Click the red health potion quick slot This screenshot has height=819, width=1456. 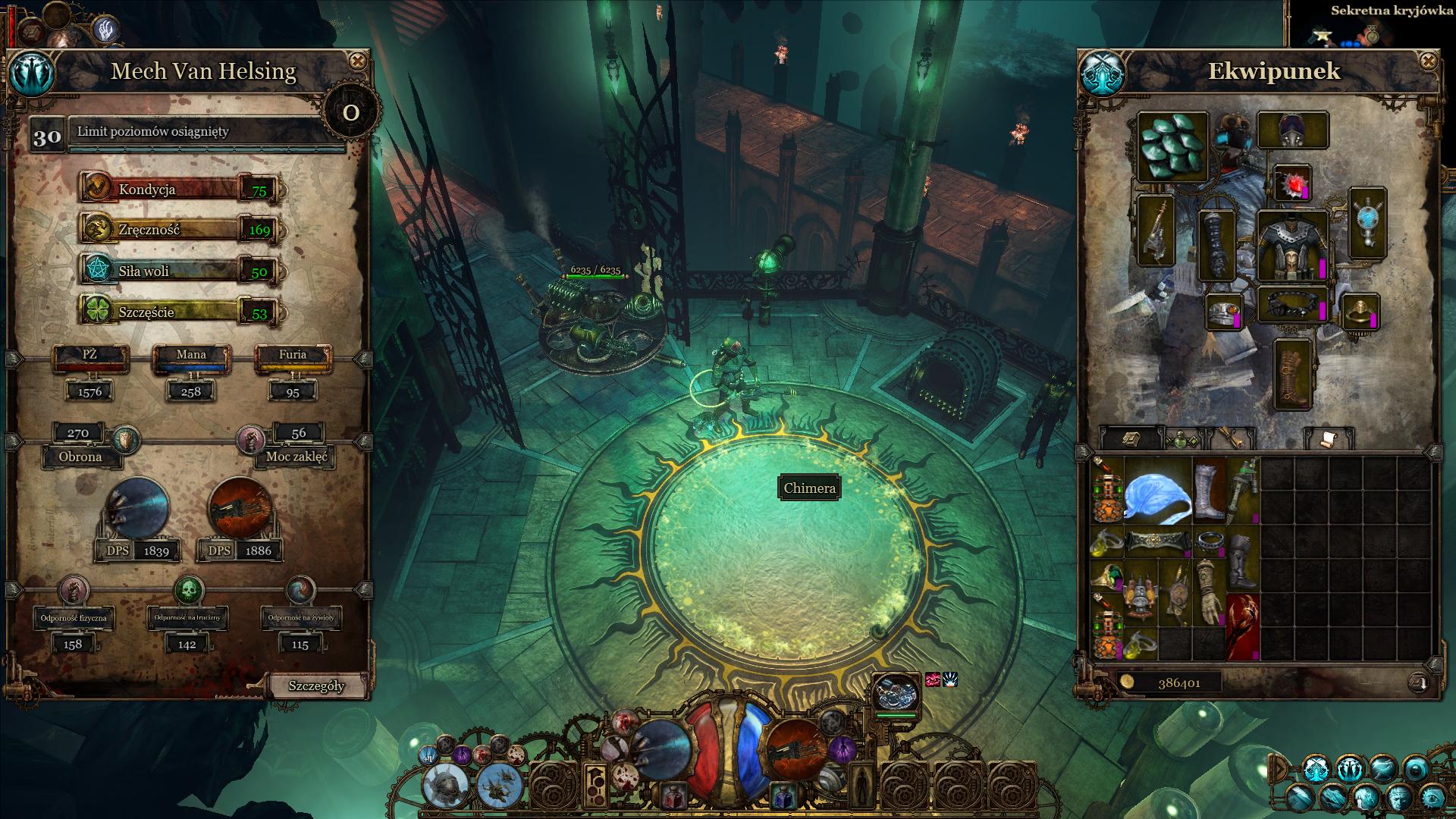pos(673,797)
